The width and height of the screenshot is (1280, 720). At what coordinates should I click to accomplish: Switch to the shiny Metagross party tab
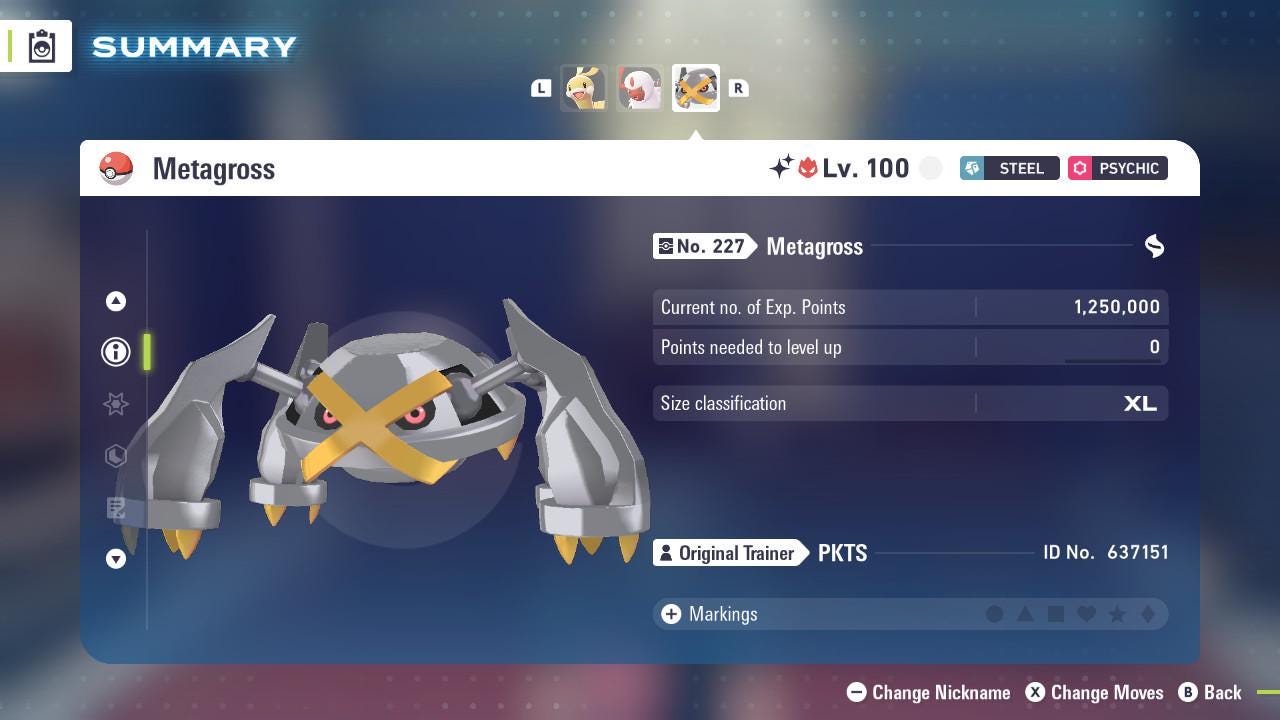click(695, 87)
